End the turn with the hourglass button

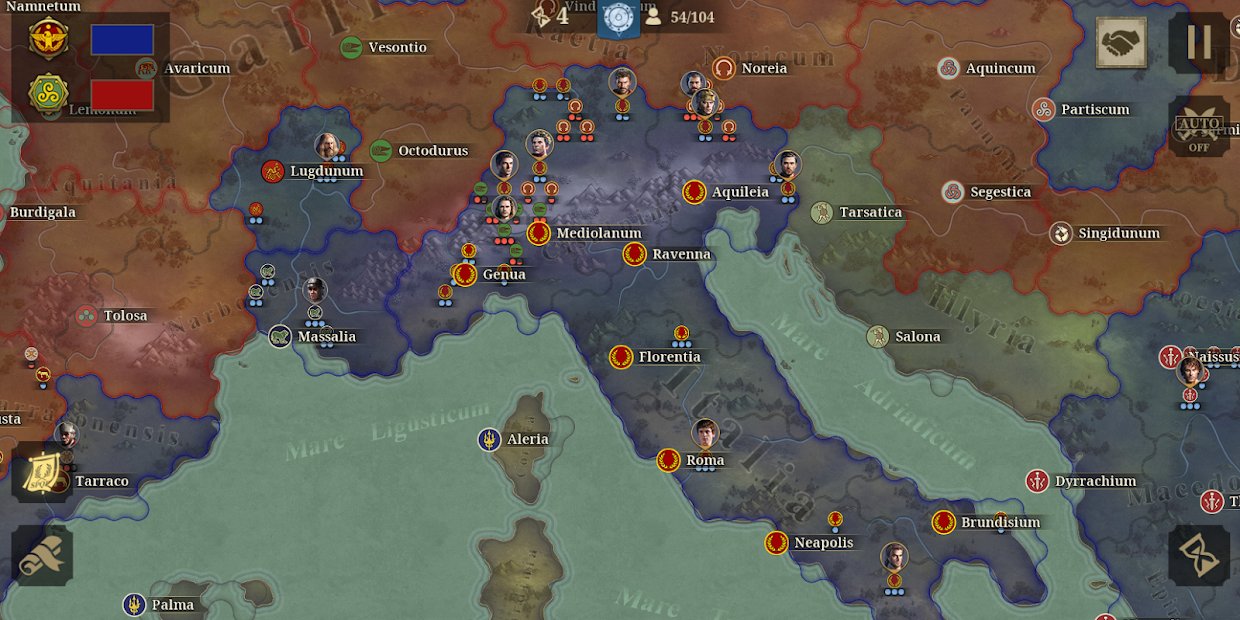1198,555
